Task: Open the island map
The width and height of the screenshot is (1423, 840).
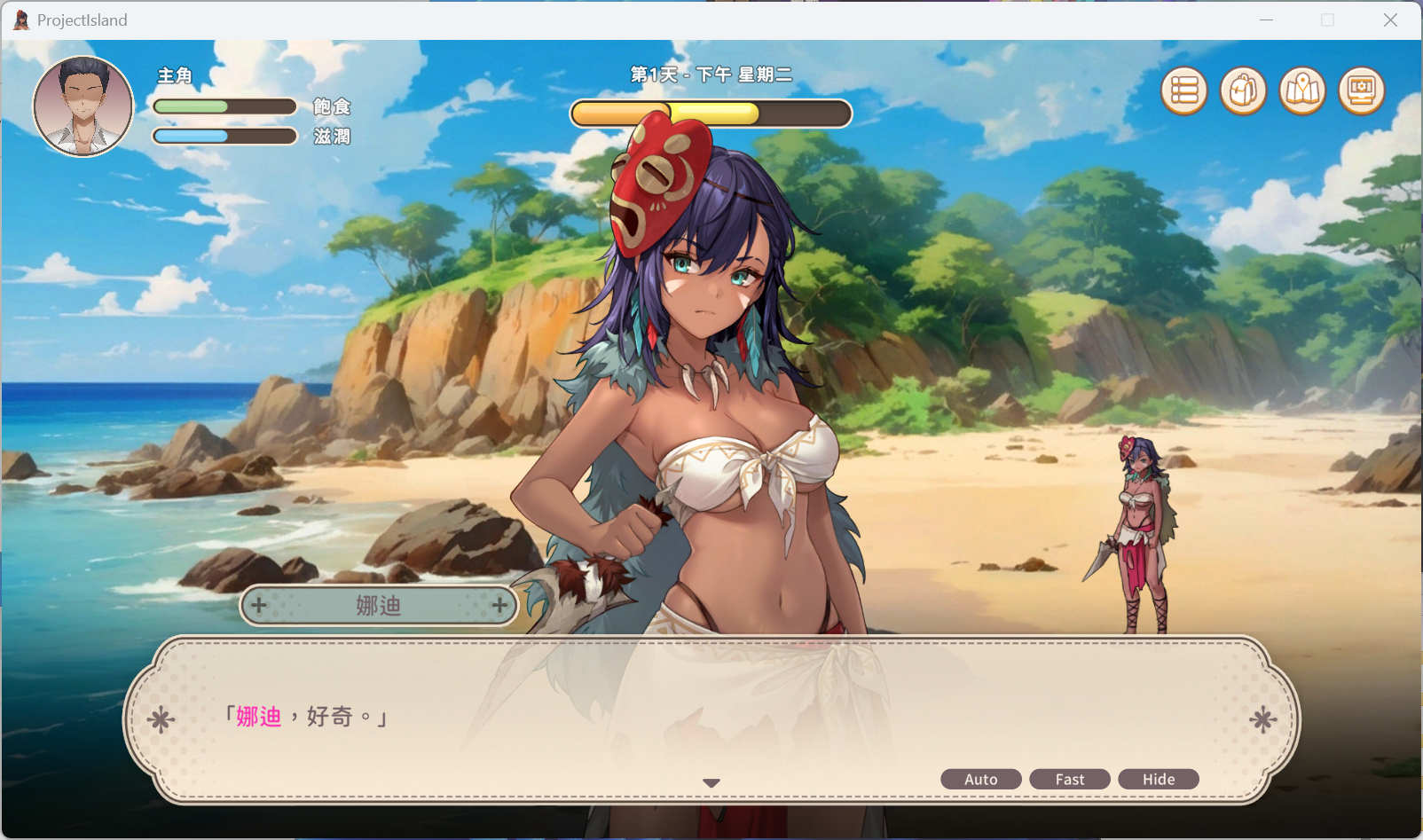Action: (x=1302, y=90)
